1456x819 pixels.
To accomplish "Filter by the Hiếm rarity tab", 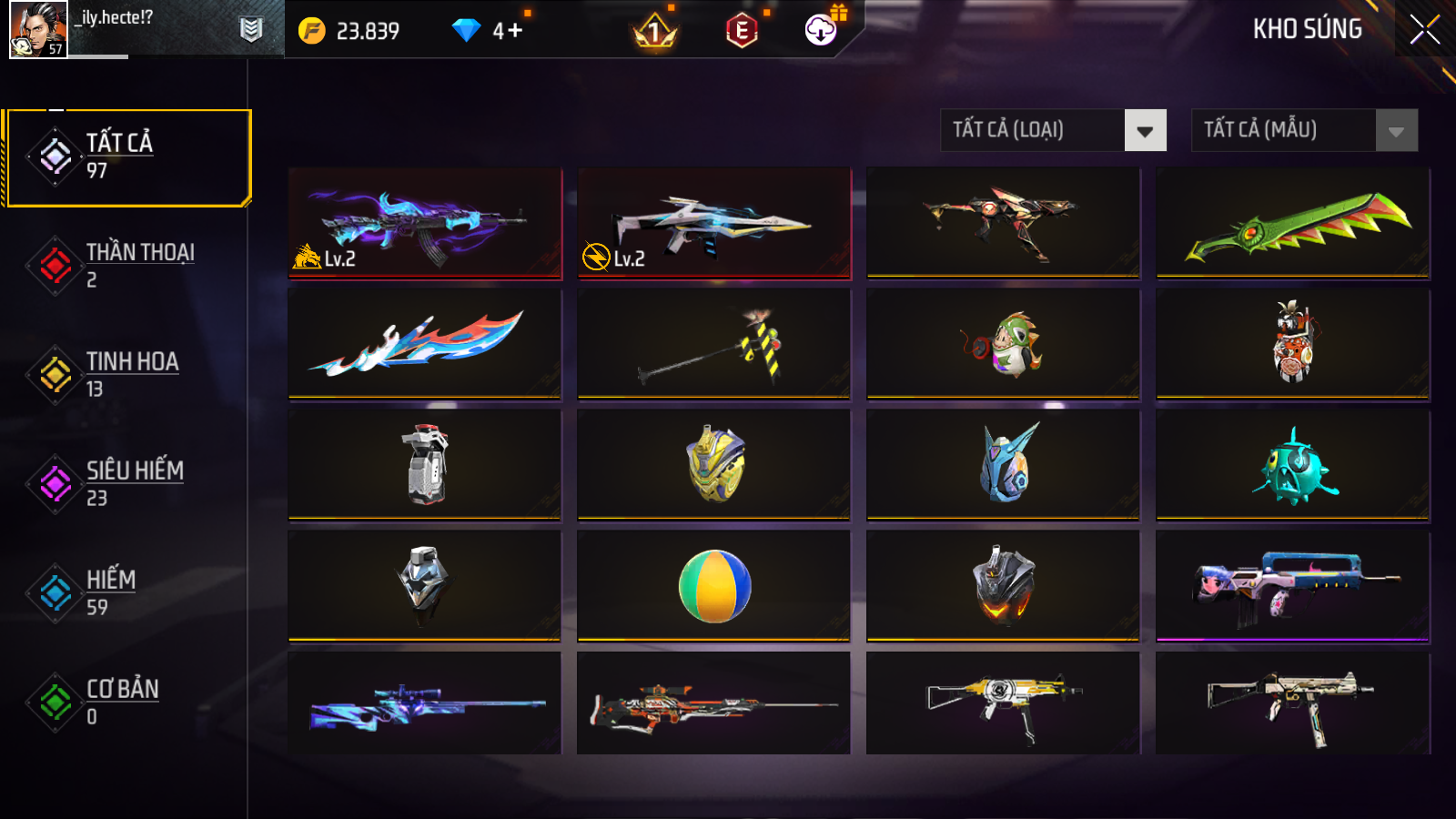I will click(127, 593).
